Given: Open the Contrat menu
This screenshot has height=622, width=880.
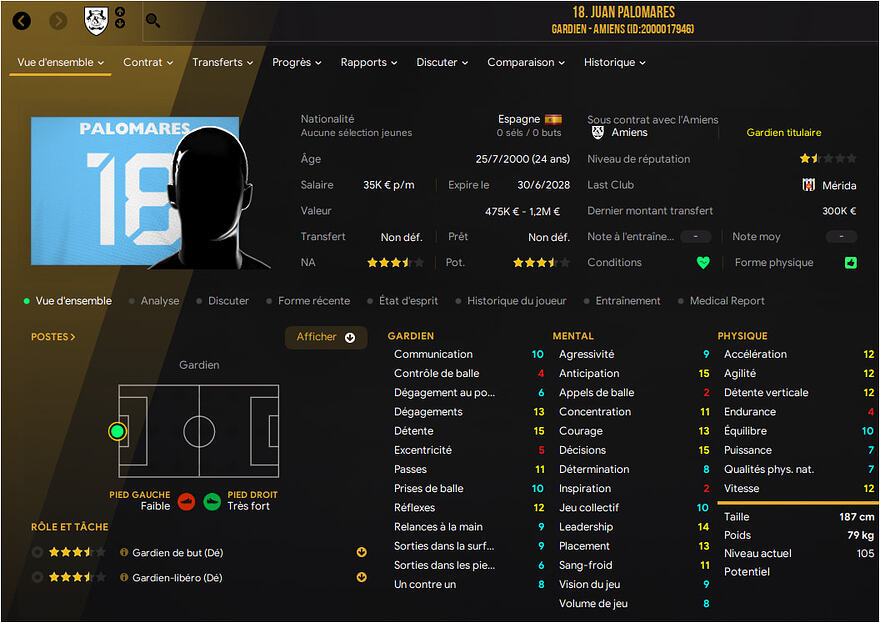Looking at the screenshot, I should point(148,62).
